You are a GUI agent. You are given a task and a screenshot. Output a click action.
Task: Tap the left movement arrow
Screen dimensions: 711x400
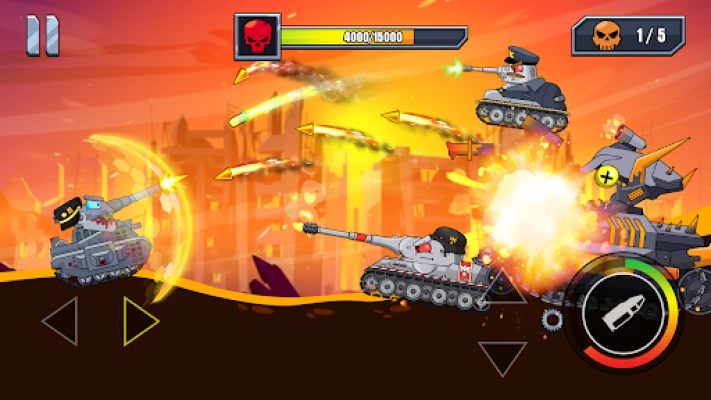click(x=61, y=321)
